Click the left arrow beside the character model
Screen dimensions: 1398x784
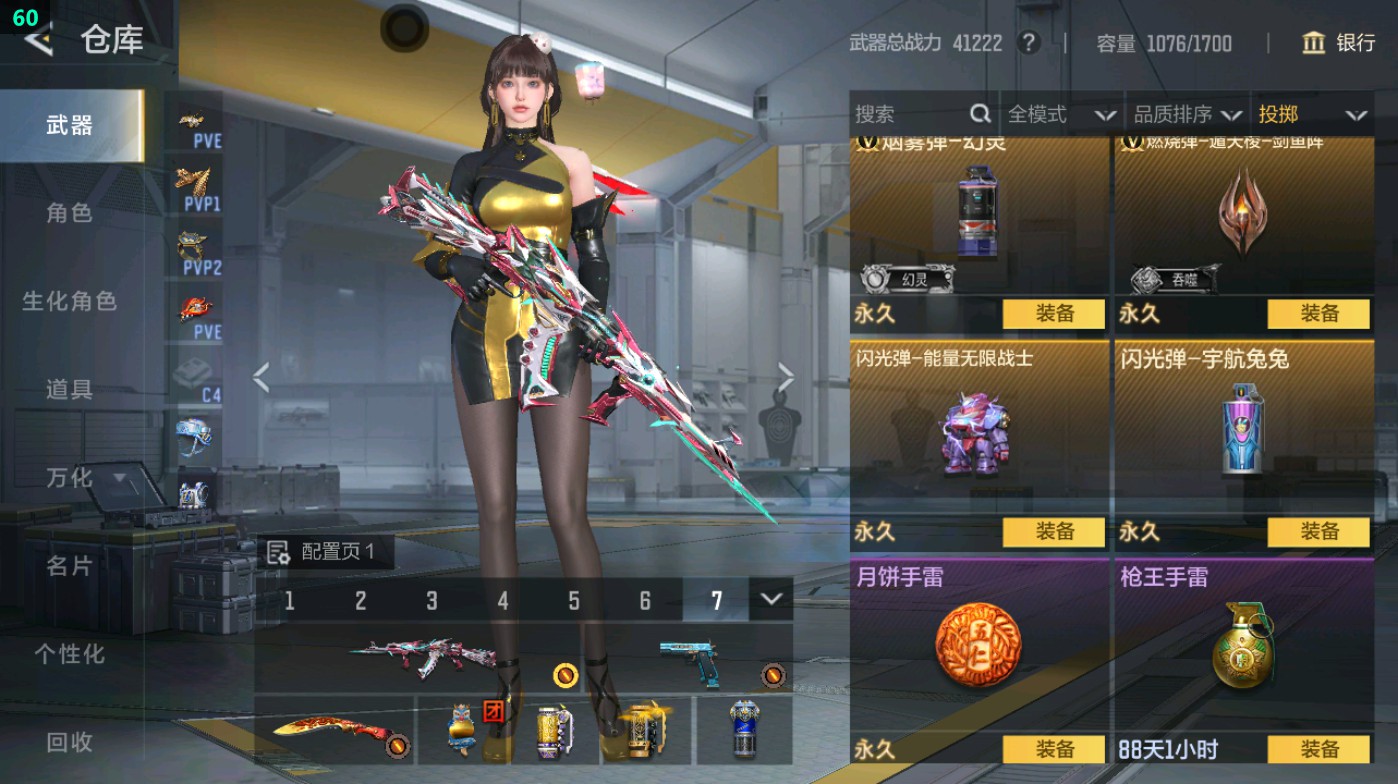pos(262,375)
